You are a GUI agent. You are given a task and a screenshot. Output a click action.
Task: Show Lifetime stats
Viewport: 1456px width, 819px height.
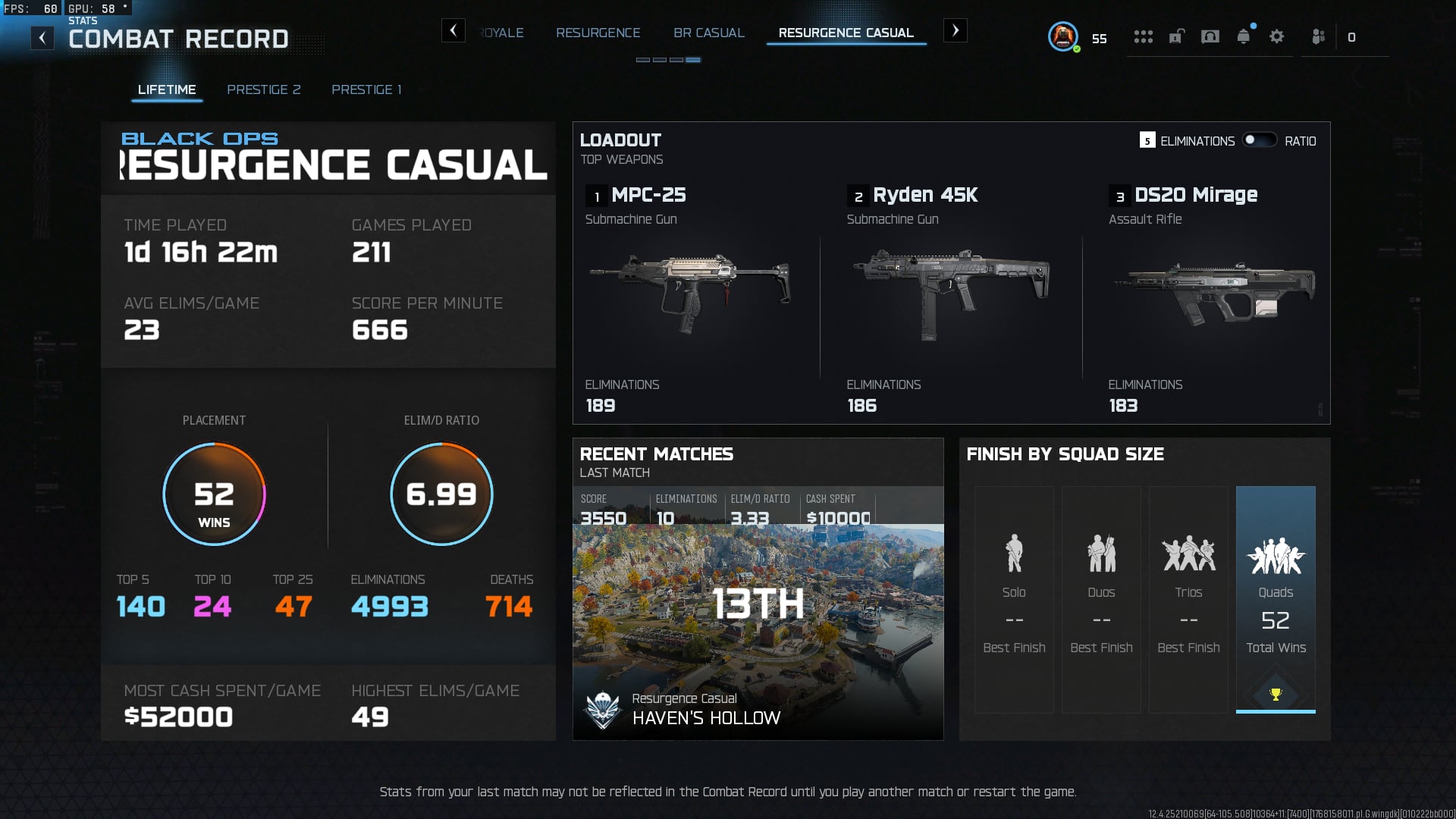tap(167, 89)
